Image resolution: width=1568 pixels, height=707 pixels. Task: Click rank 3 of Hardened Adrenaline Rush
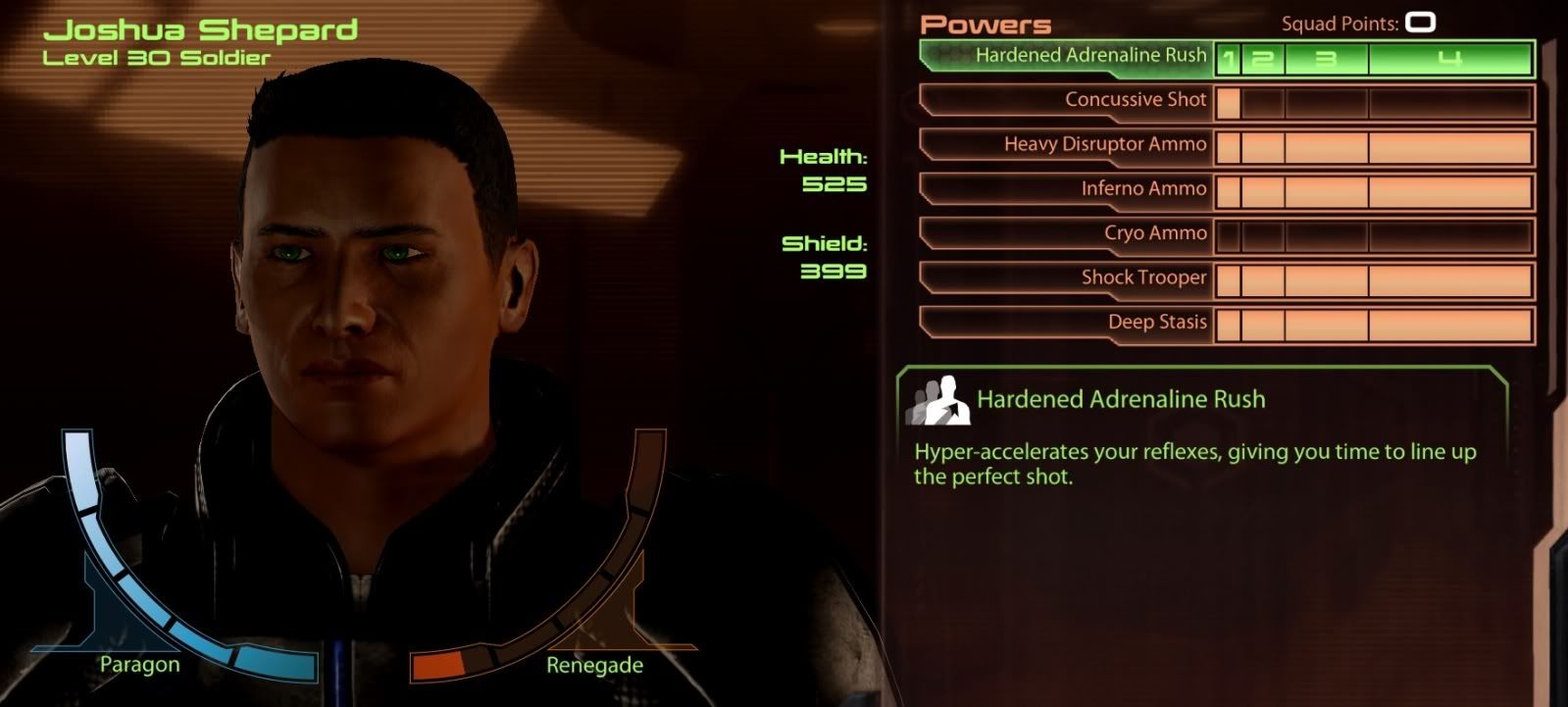pos(1326,60)
